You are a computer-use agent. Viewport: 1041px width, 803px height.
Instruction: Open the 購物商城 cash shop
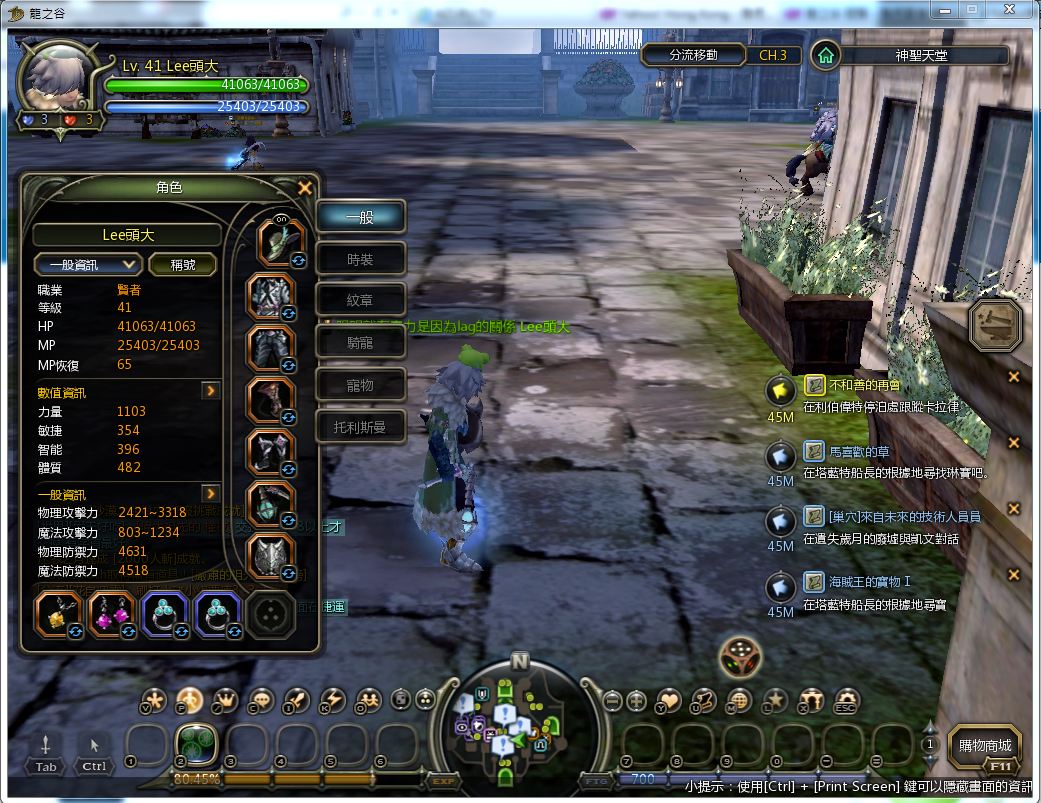coord(985,746)
